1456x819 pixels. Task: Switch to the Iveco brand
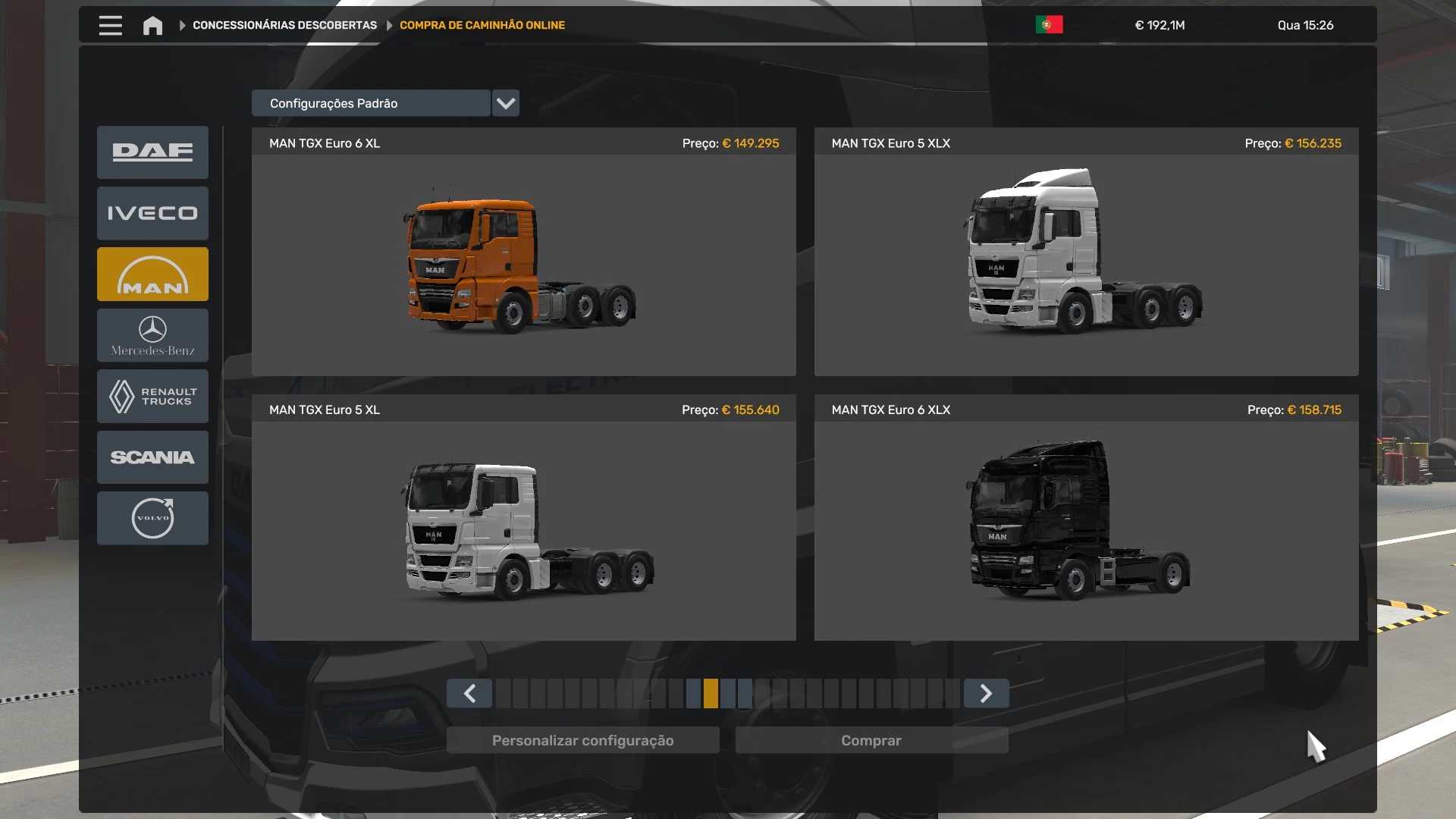click(152, 213)
